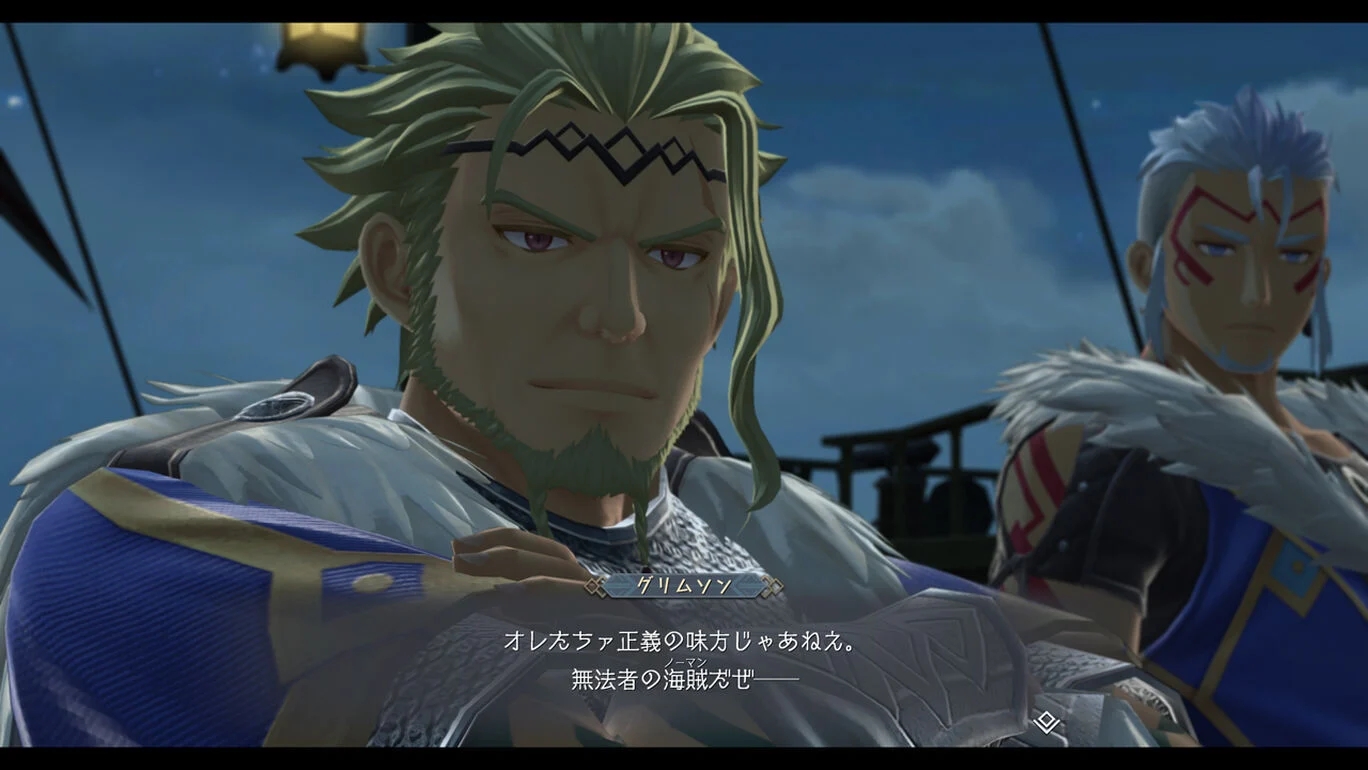Click the furigana ノーマン above 海賊

coord(686,661)
